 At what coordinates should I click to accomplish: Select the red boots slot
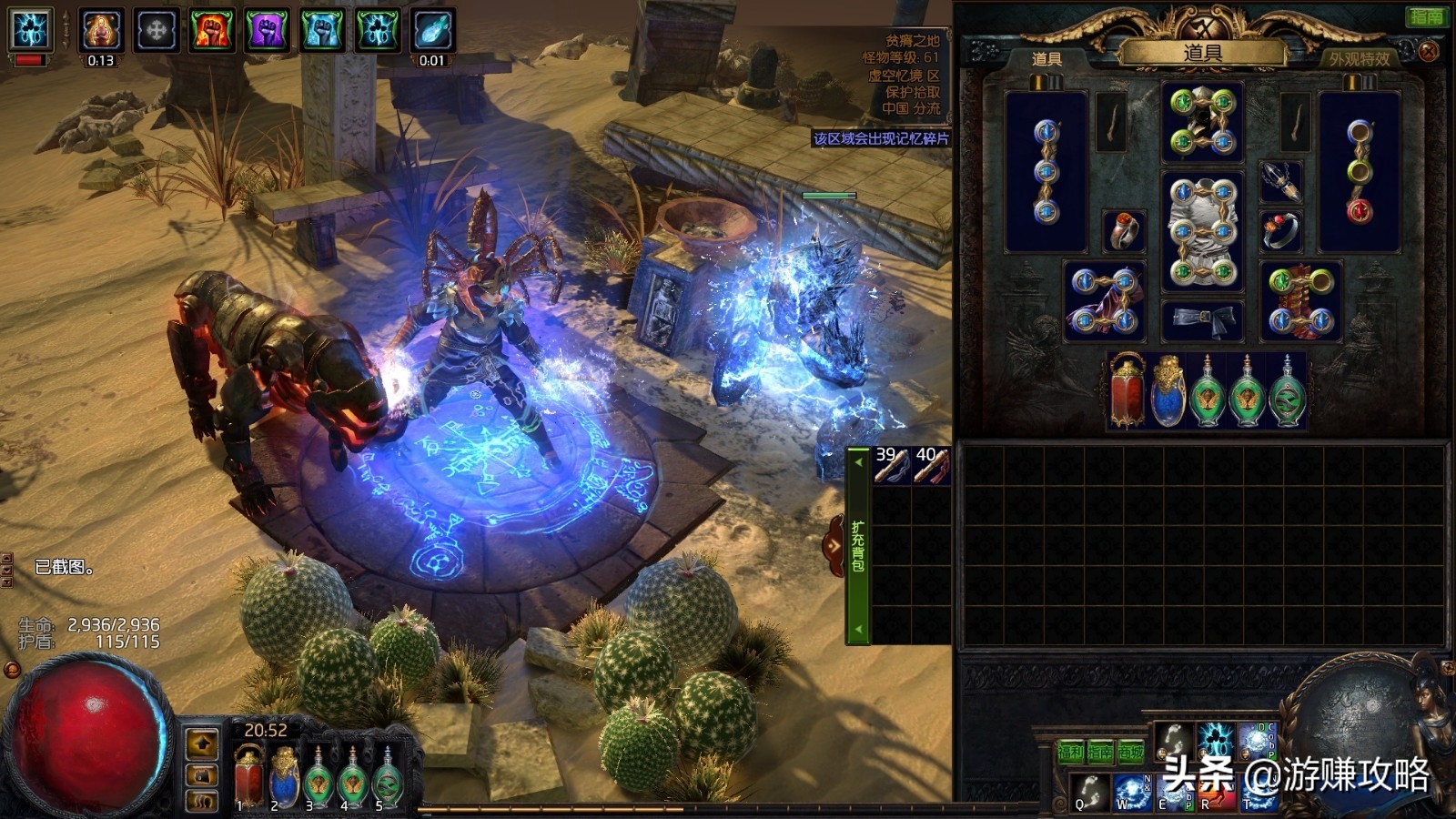point(1300,301)
